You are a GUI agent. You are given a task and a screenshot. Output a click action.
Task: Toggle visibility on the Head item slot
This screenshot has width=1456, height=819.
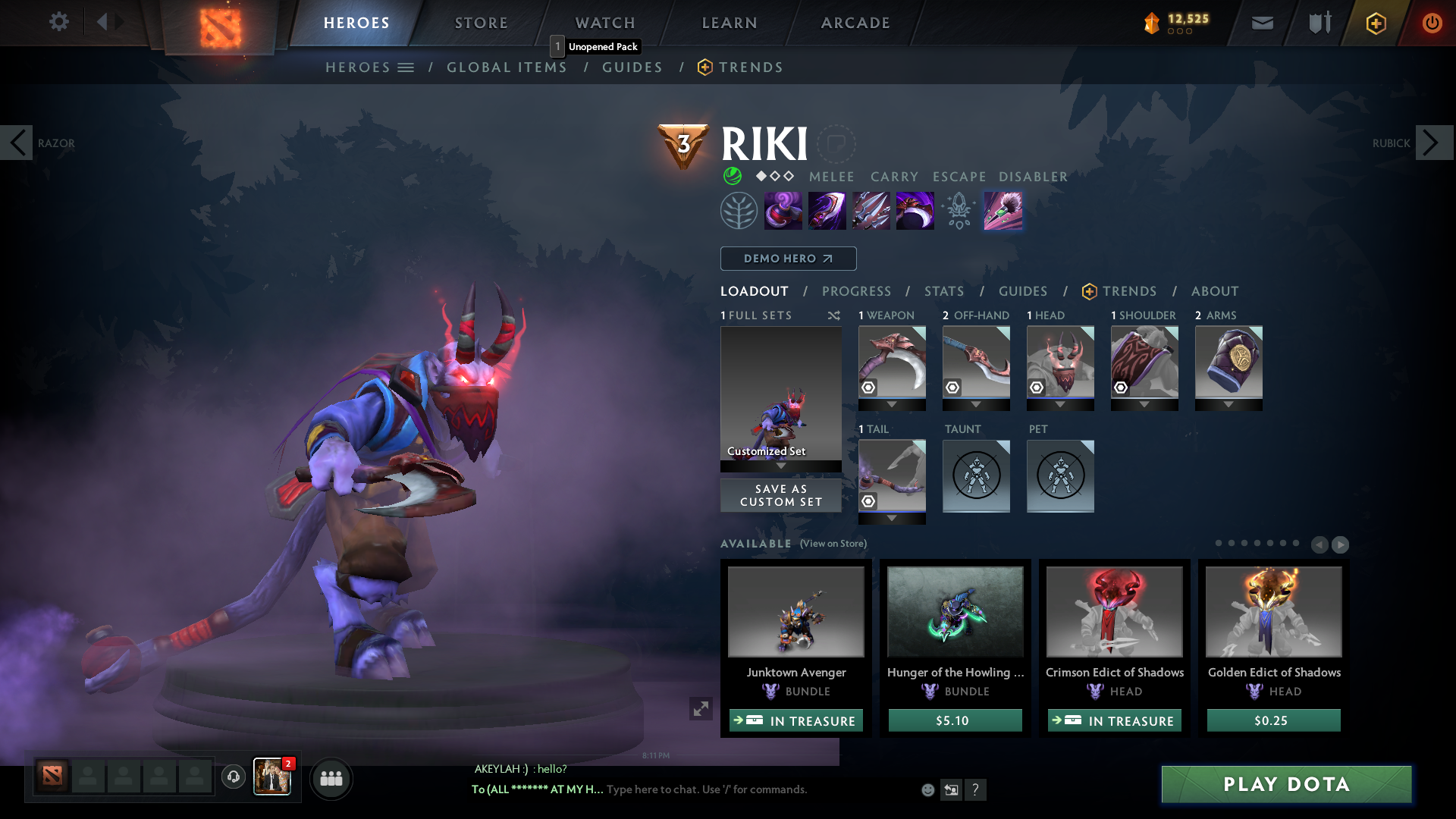pyautogui.click(x=1037, y=388)
